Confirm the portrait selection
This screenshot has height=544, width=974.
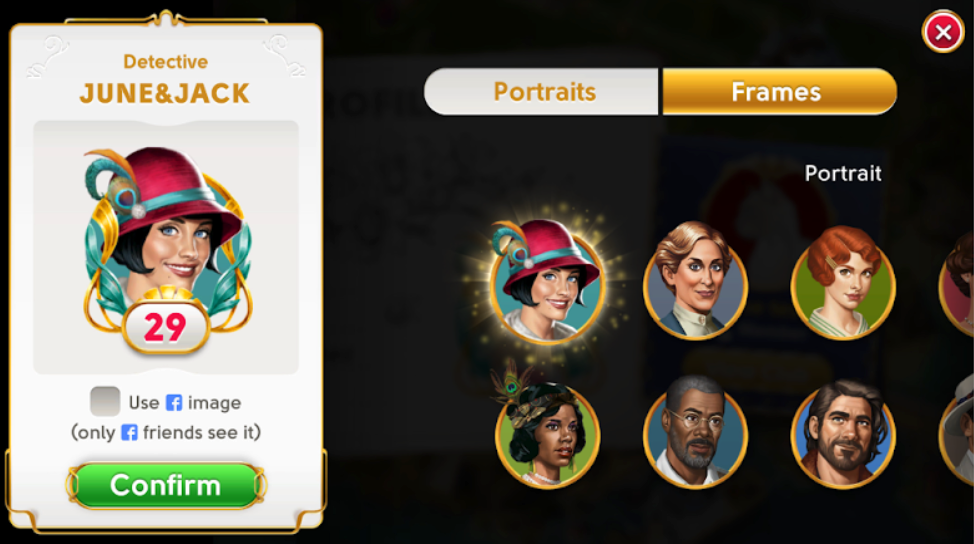tap(166, 485)
